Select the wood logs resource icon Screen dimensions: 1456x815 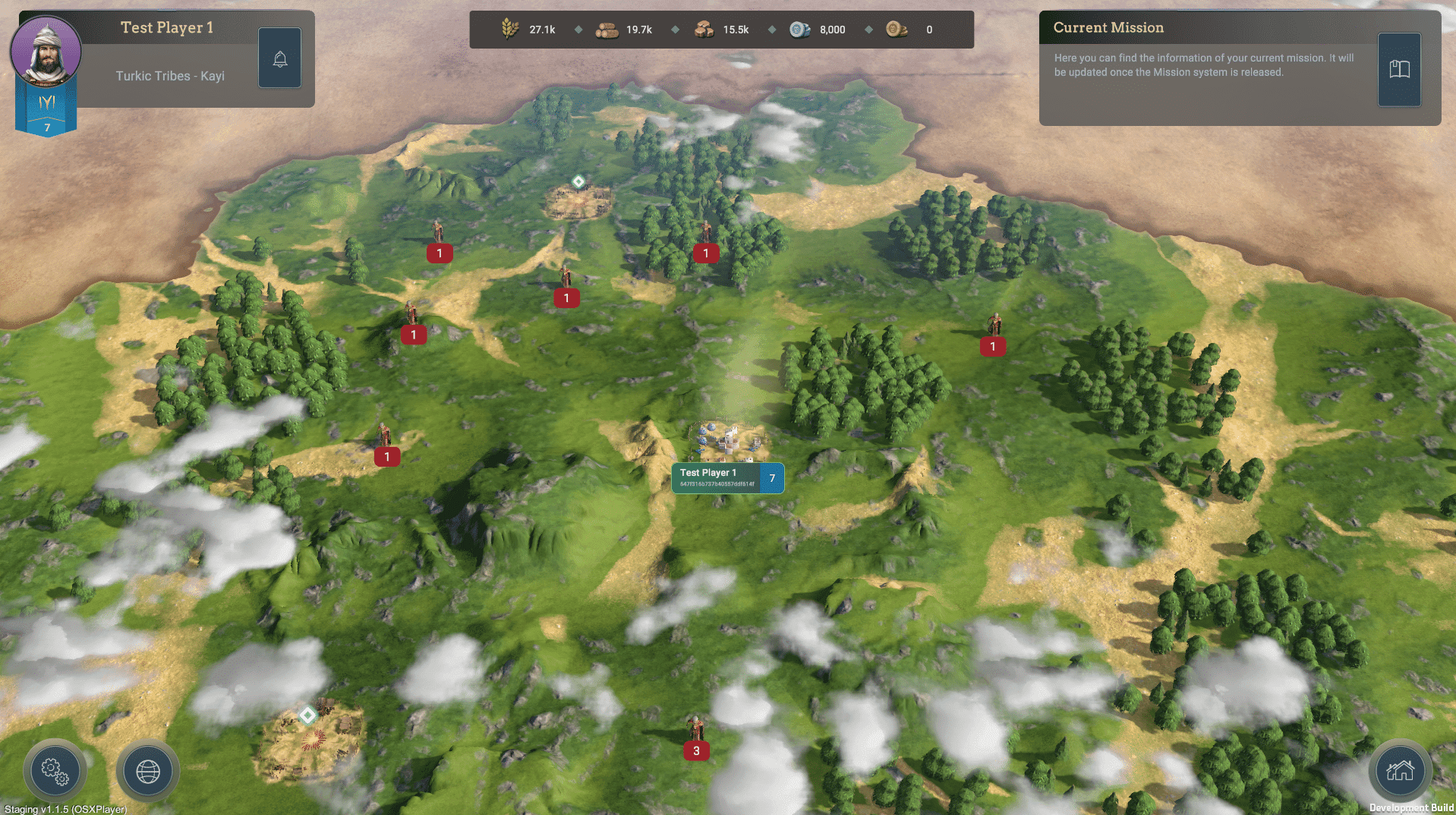(x=607, y=29)
